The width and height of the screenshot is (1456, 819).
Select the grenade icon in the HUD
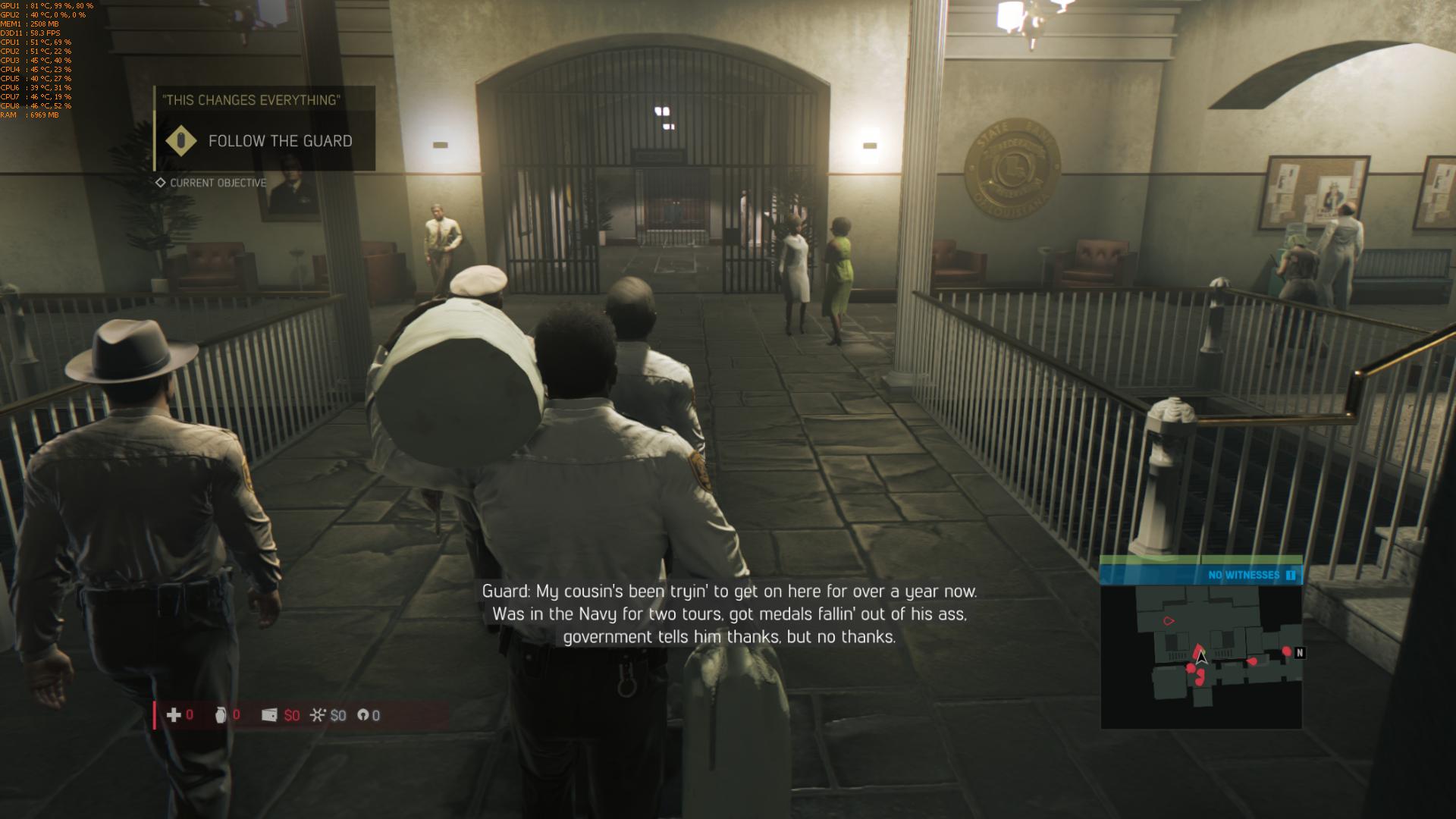coord(221,715)
